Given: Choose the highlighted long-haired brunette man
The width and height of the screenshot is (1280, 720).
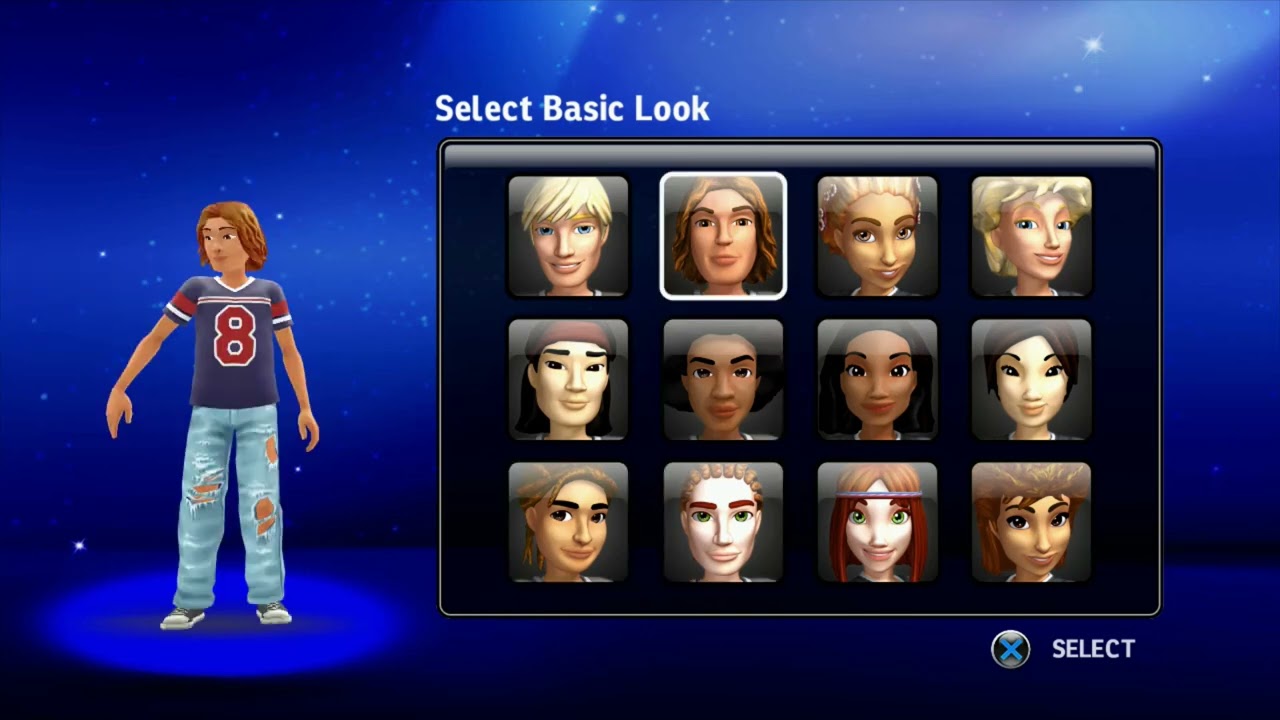Looking at the screenshot, I should click(x=723, y=236).
